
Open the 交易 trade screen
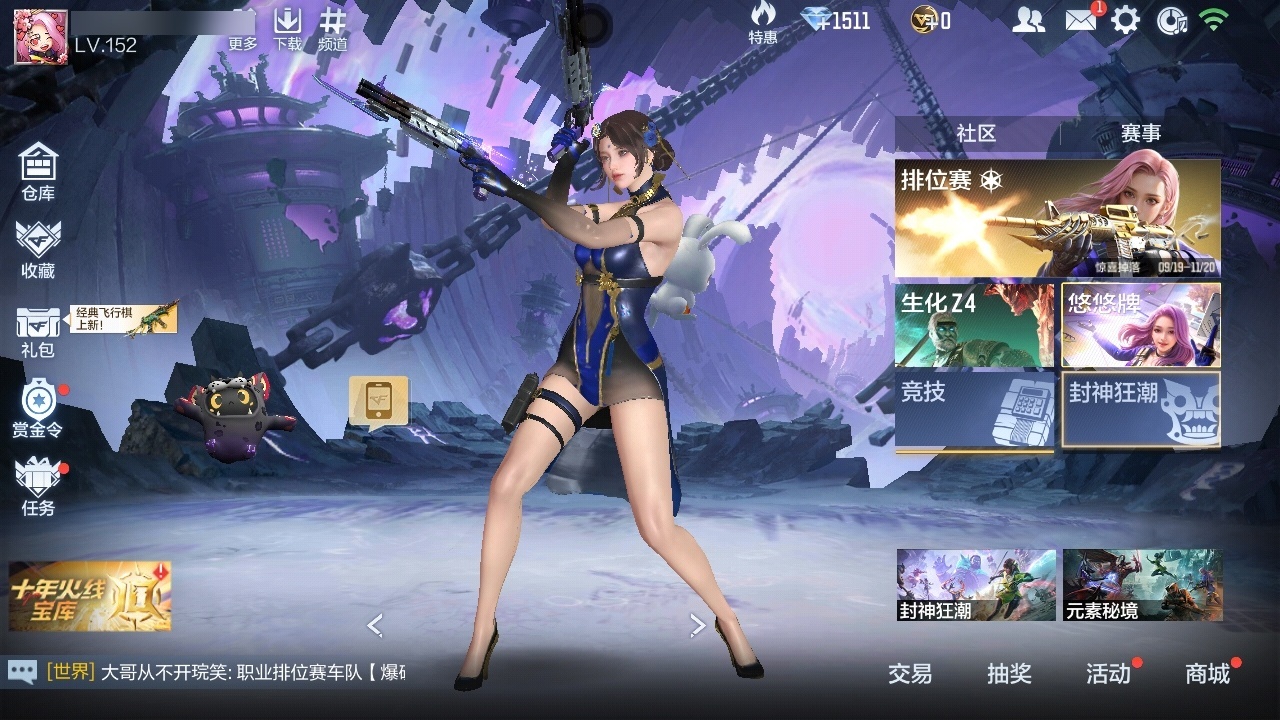(910, 674)
